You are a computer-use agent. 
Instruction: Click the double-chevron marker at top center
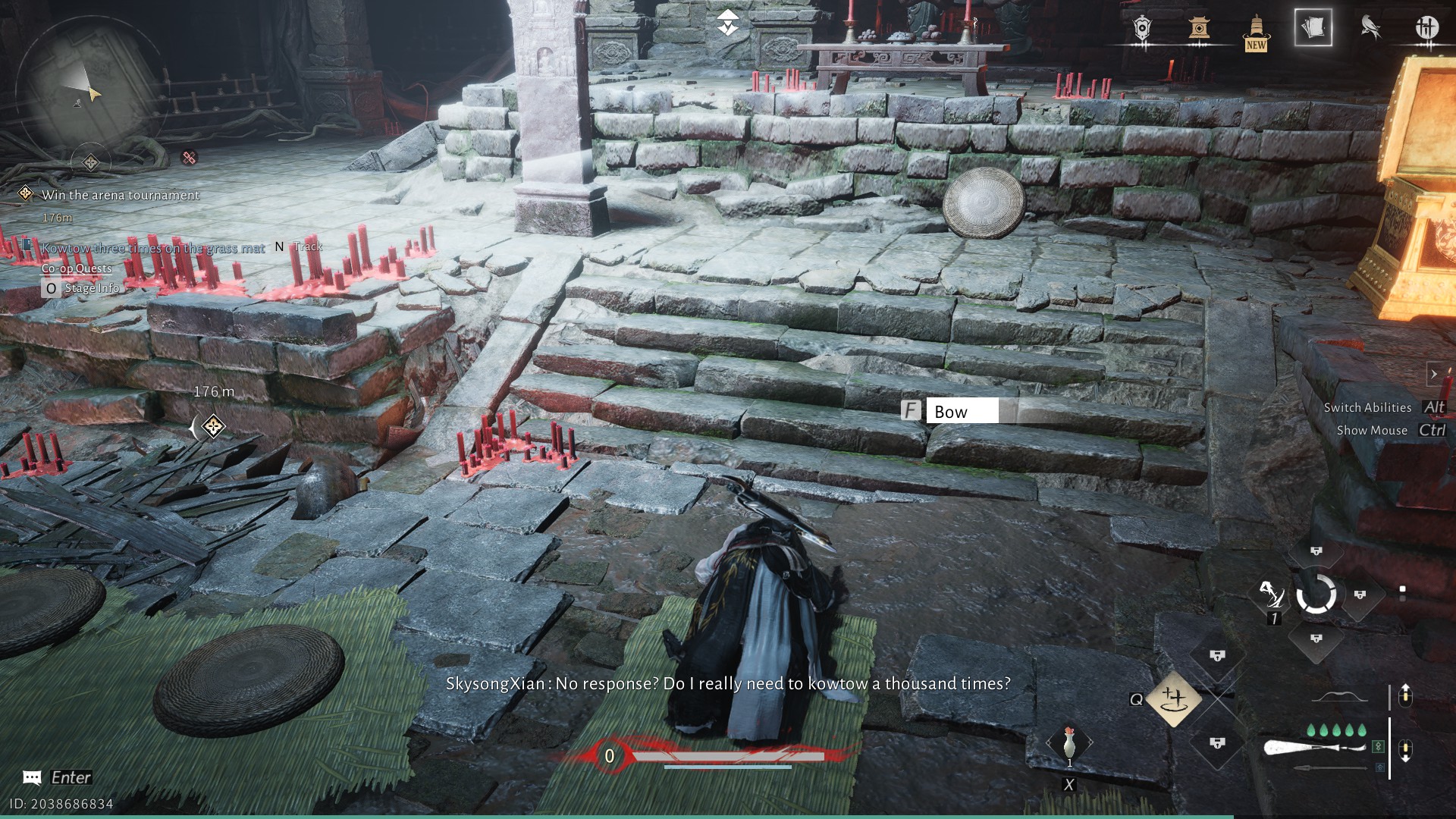[727, 23]
